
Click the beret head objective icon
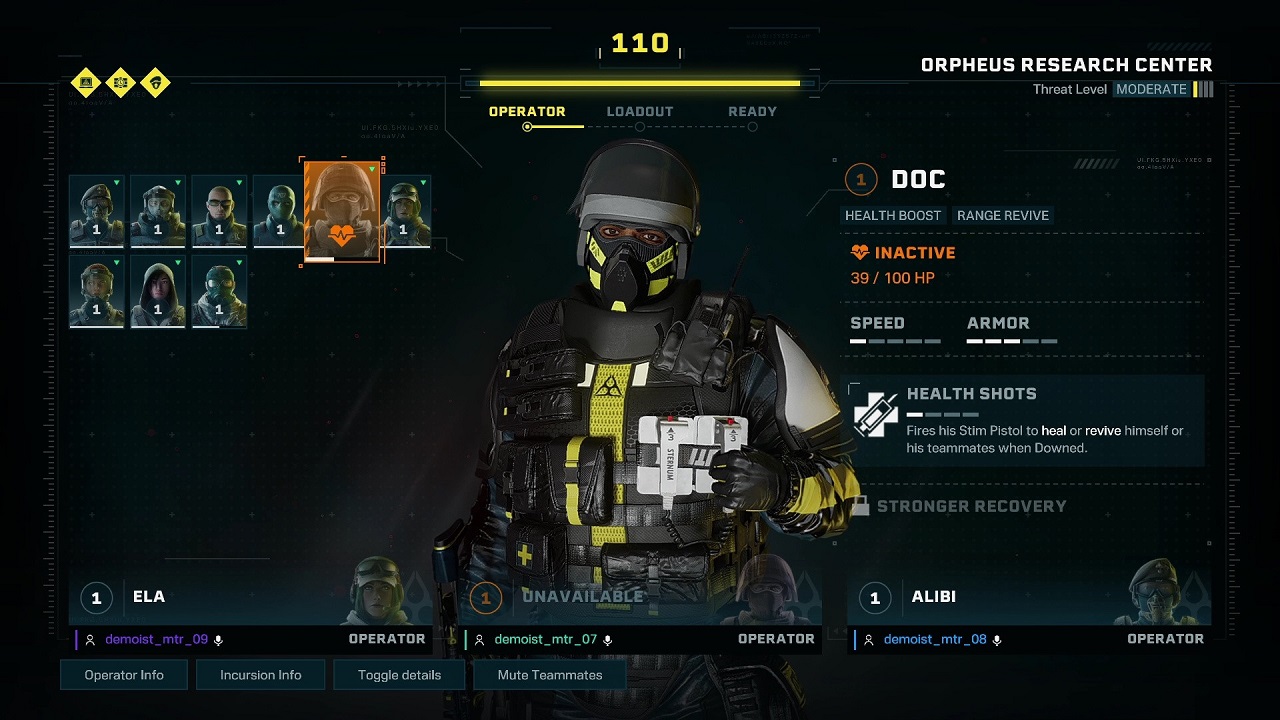pyautogui.click(x=155, y=82)
